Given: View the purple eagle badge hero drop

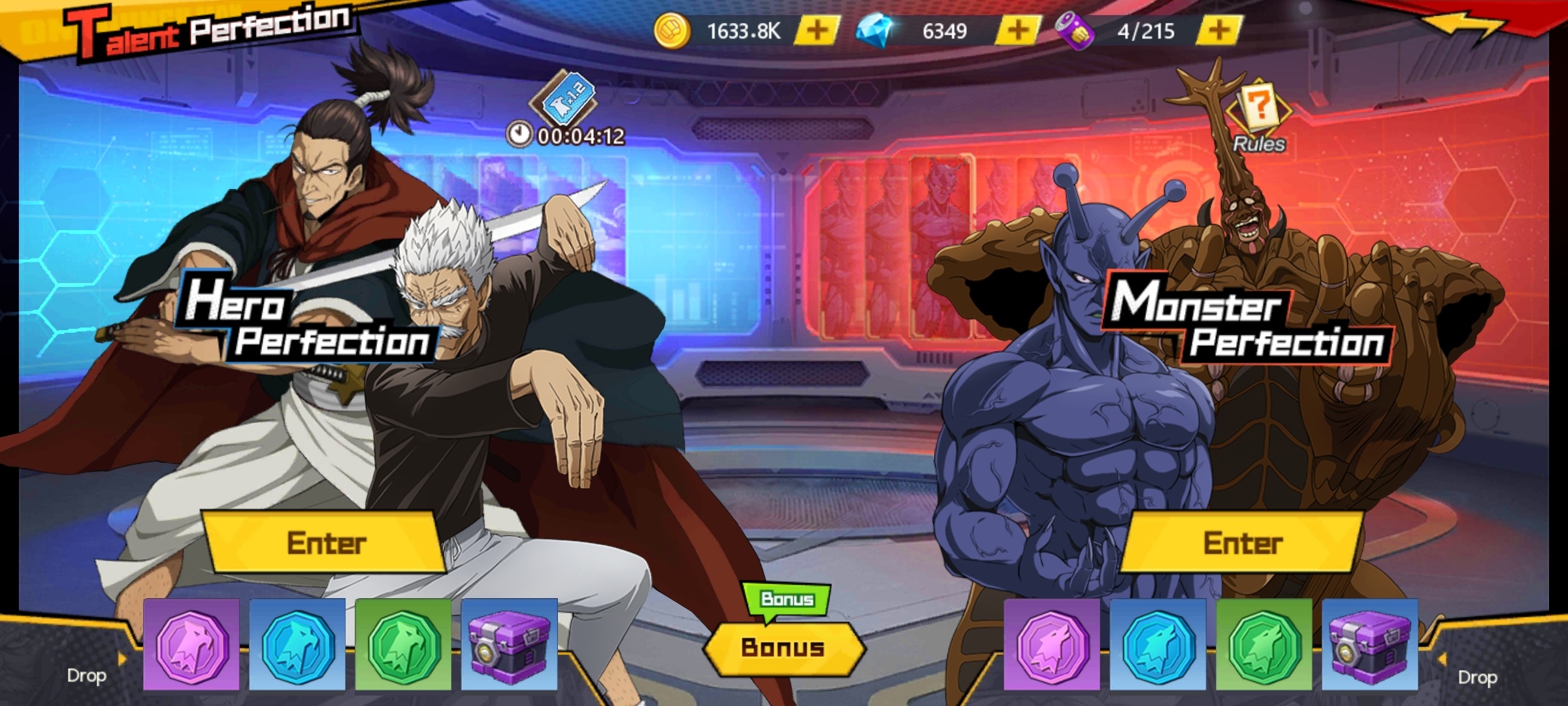Looking at the screenshot, I should click(x=191, y=645).
